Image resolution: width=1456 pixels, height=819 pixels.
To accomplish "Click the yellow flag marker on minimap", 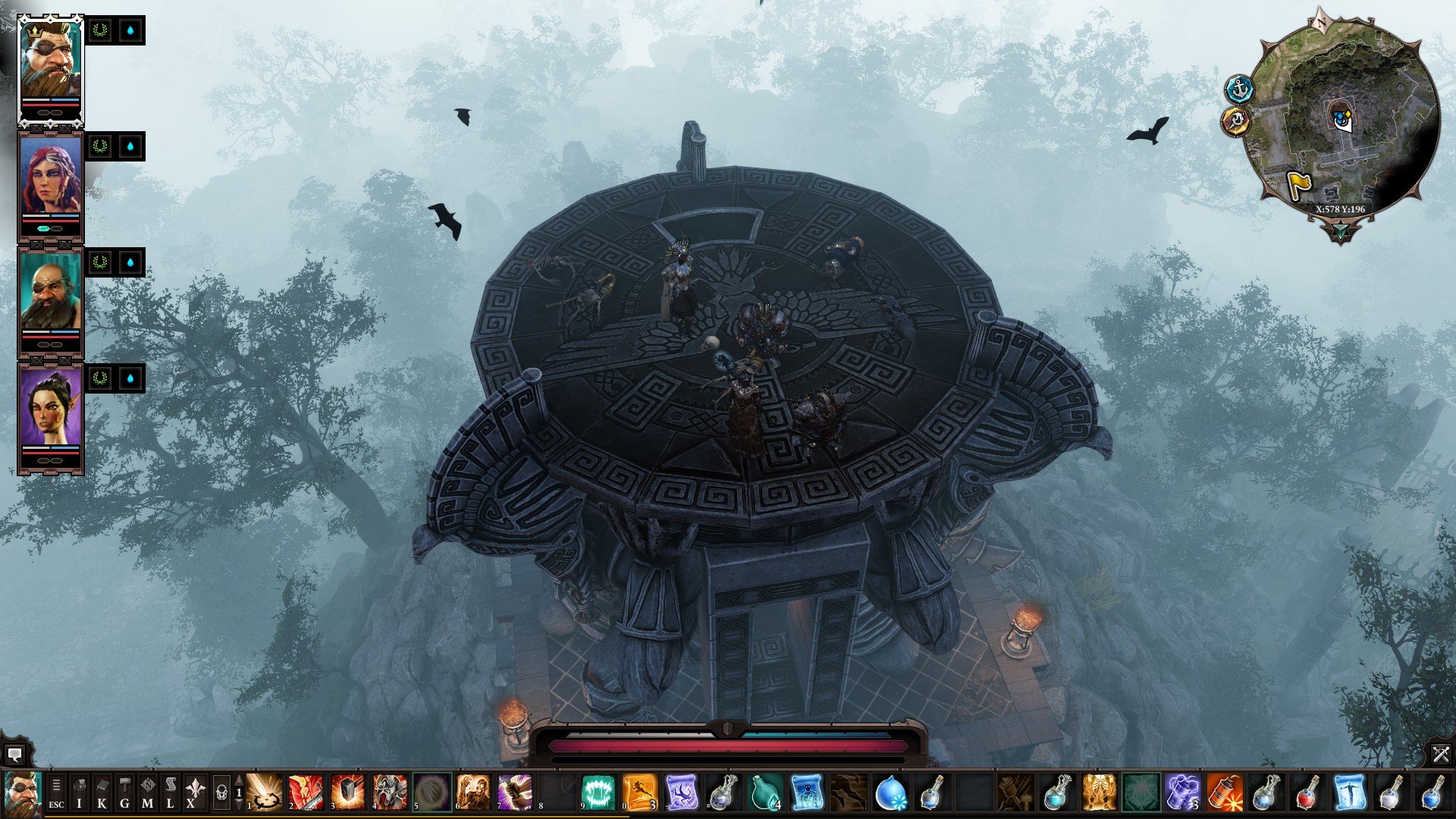I will point(1299,186).
